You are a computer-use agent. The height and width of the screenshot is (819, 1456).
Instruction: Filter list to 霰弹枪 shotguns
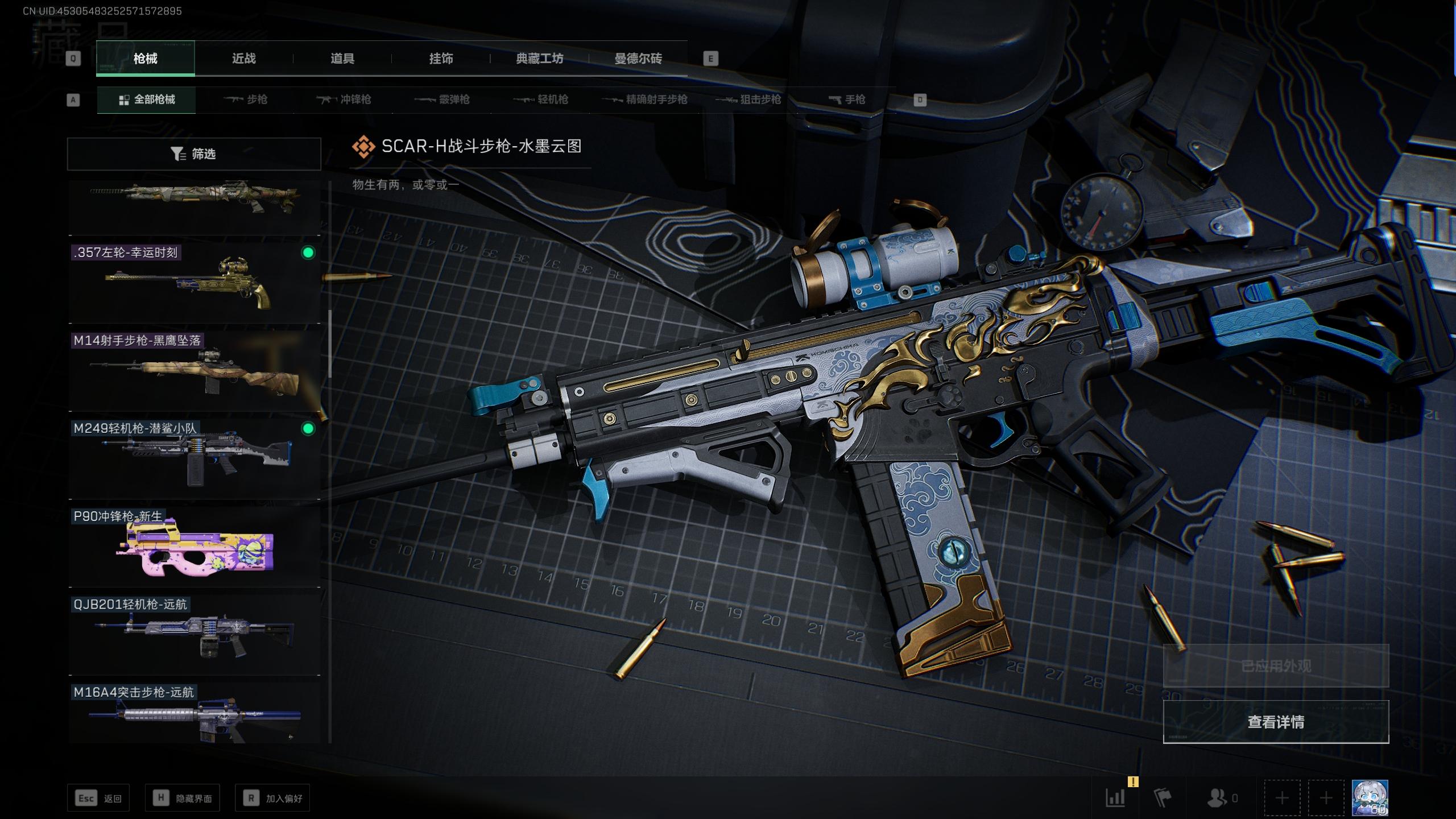(442, 100)
